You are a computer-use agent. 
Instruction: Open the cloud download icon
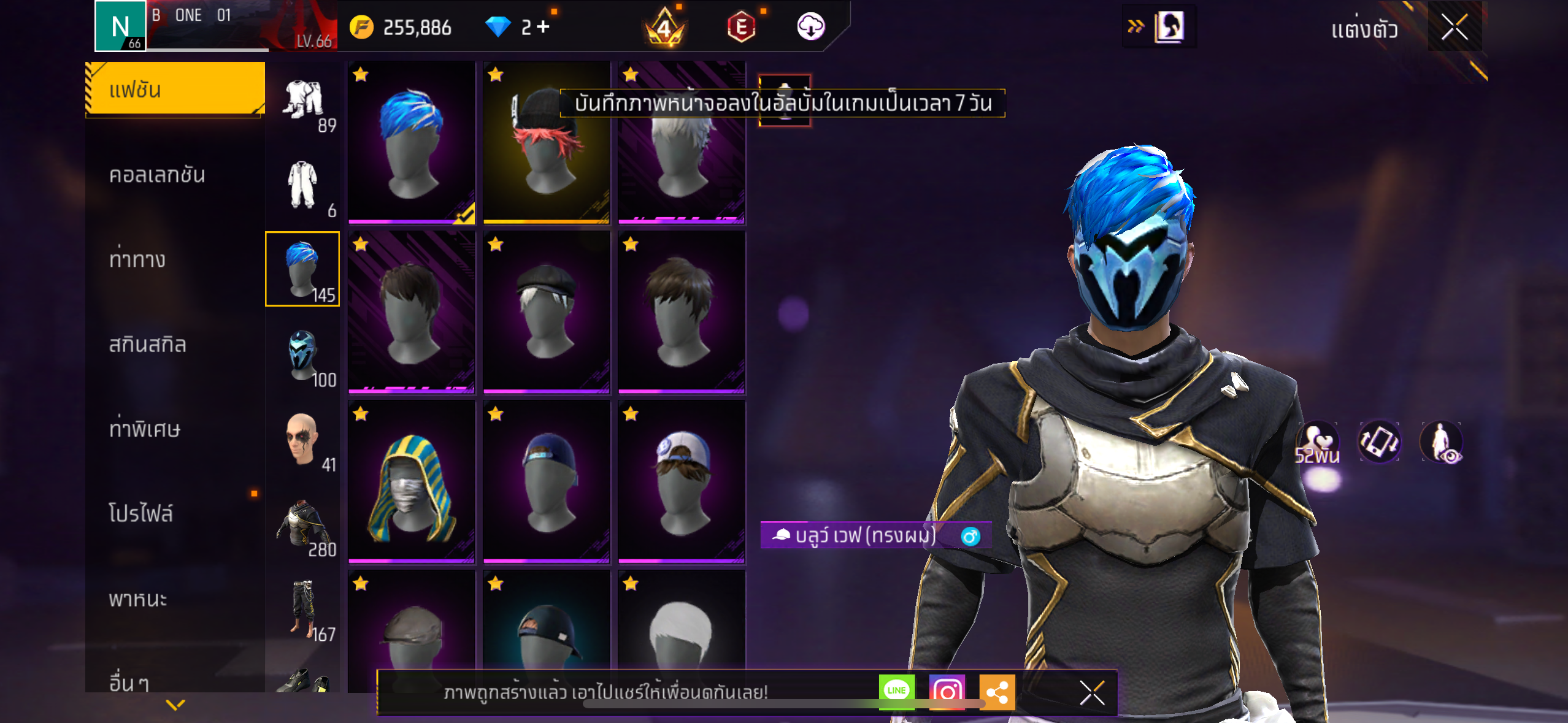pyautogui.click(x=810, y=27)
